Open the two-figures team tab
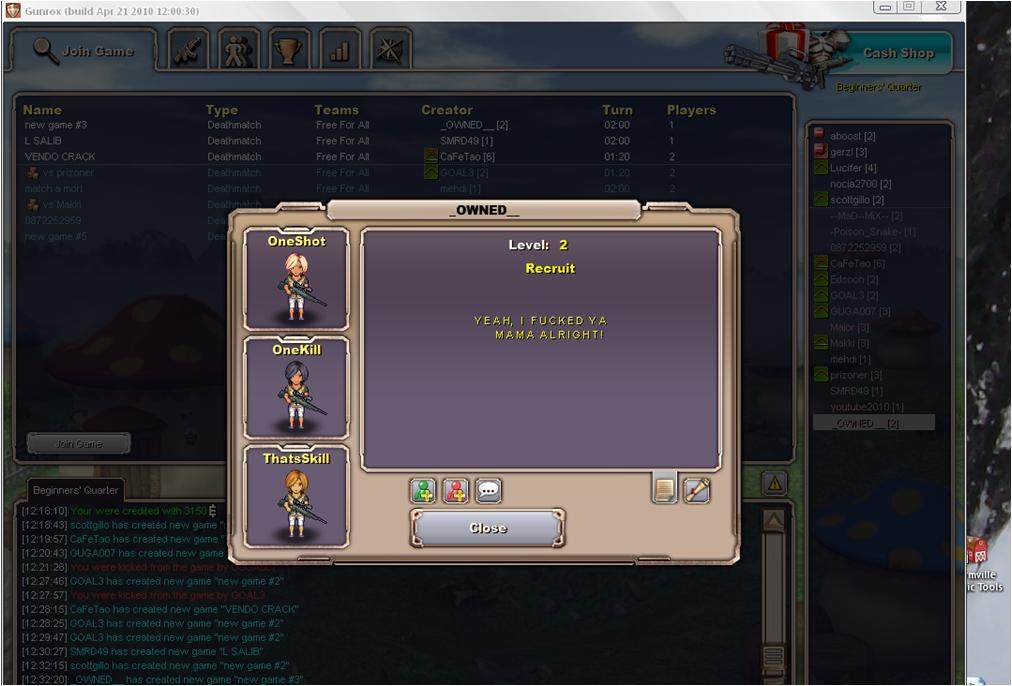Viewport: 1012px width, 686px height. 238,51
